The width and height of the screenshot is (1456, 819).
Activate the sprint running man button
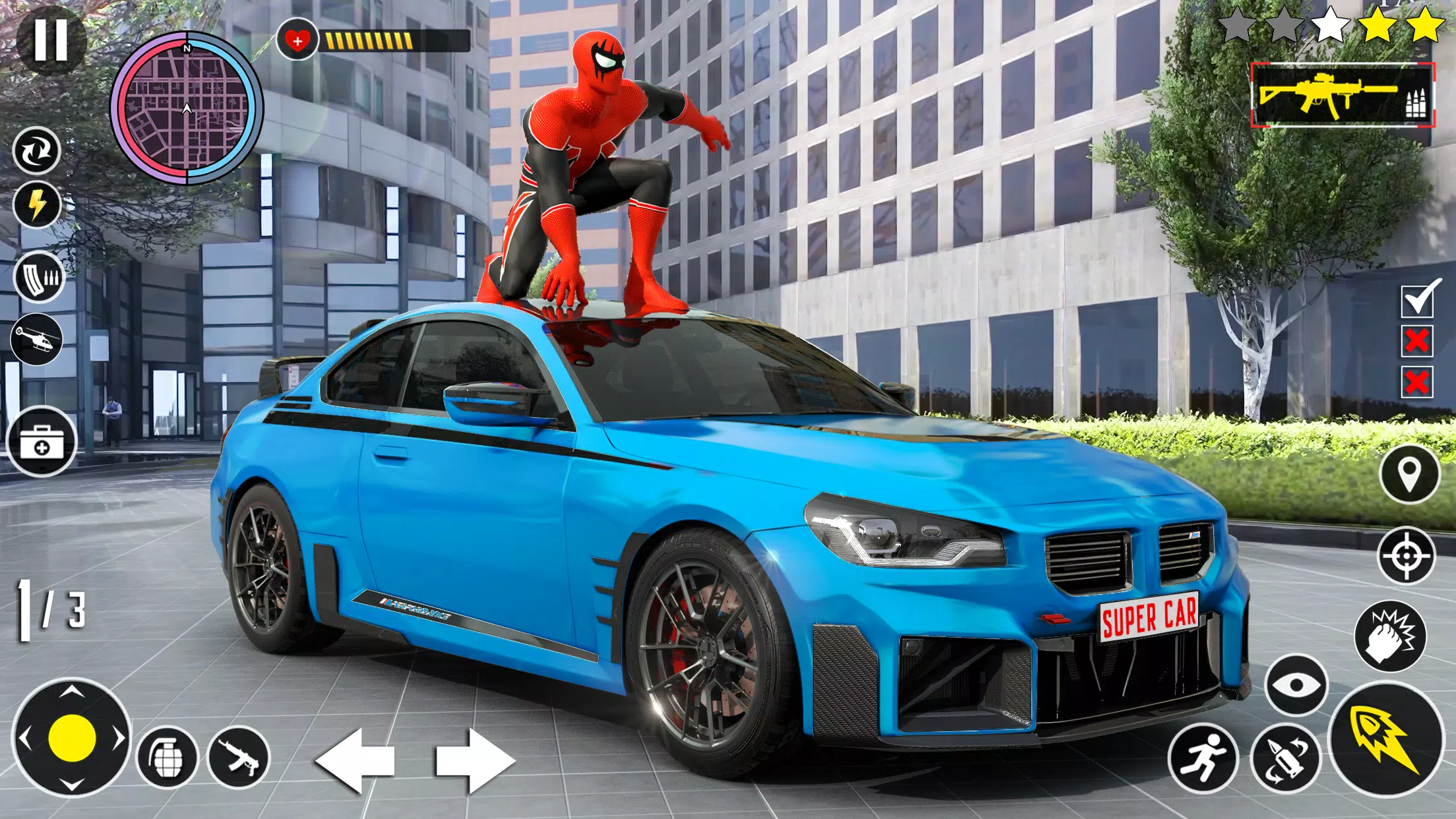[x=1202, y=758]
